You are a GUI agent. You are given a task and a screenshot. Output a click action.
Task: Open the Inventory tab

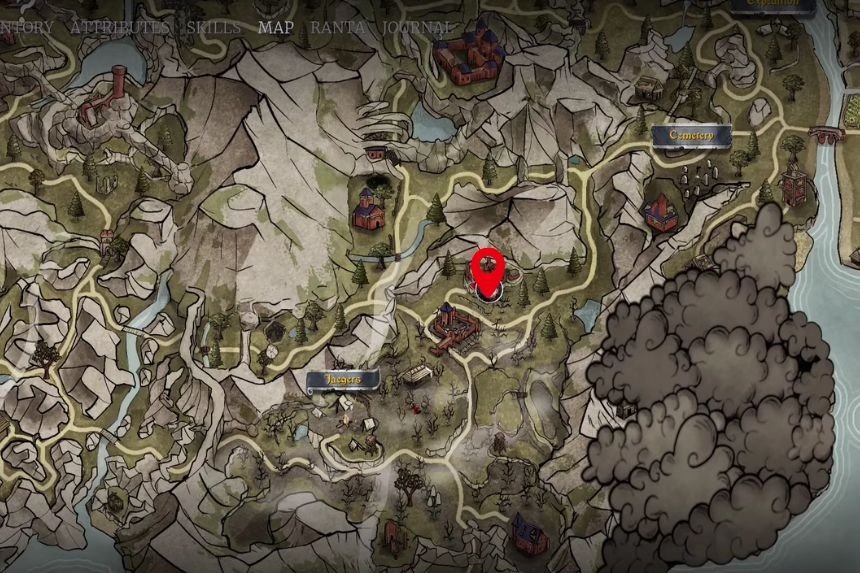26,27
